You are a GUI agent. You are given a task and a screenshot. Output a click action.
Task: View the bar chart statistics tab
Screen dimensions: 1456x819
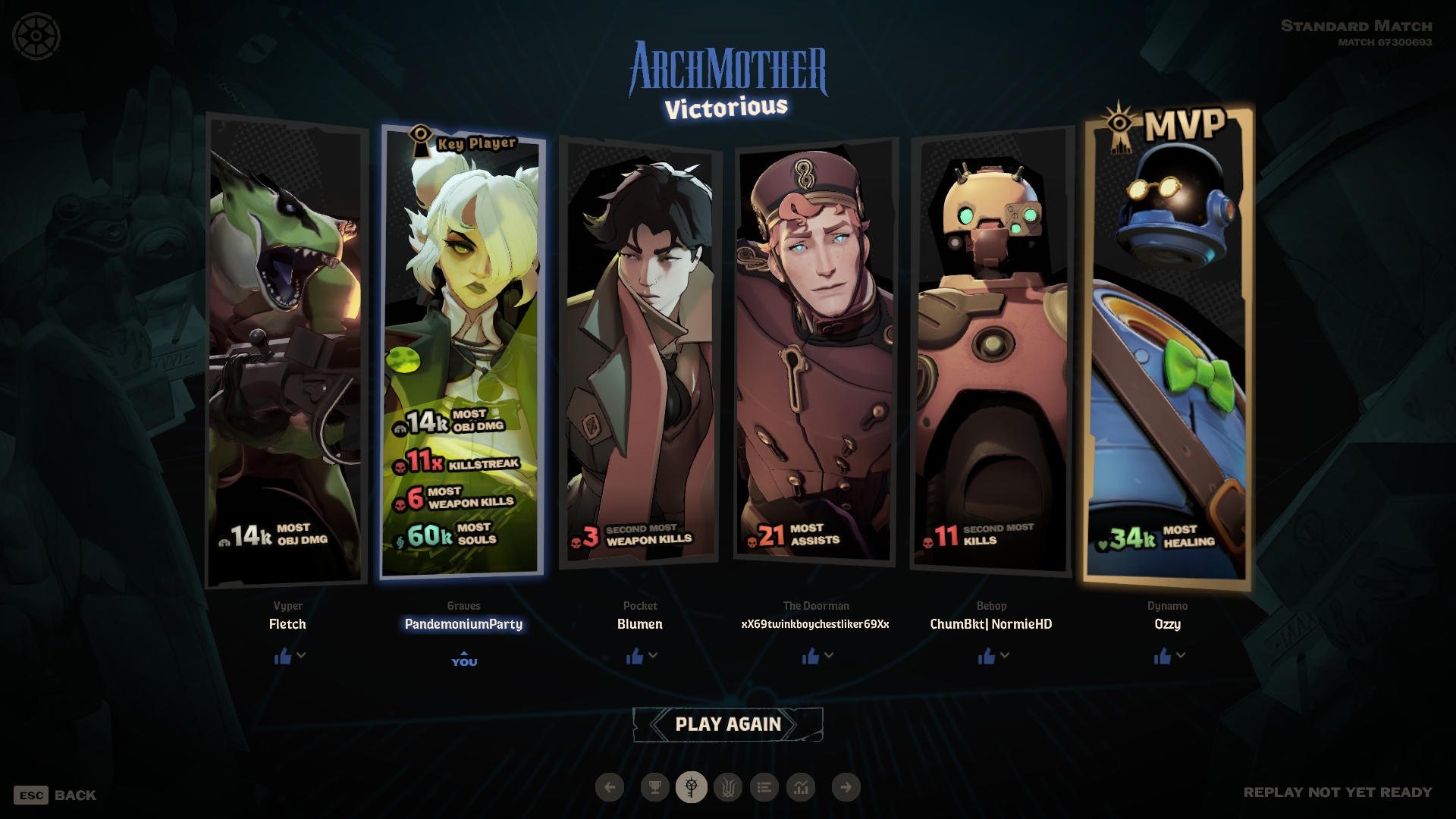point(801,787)
